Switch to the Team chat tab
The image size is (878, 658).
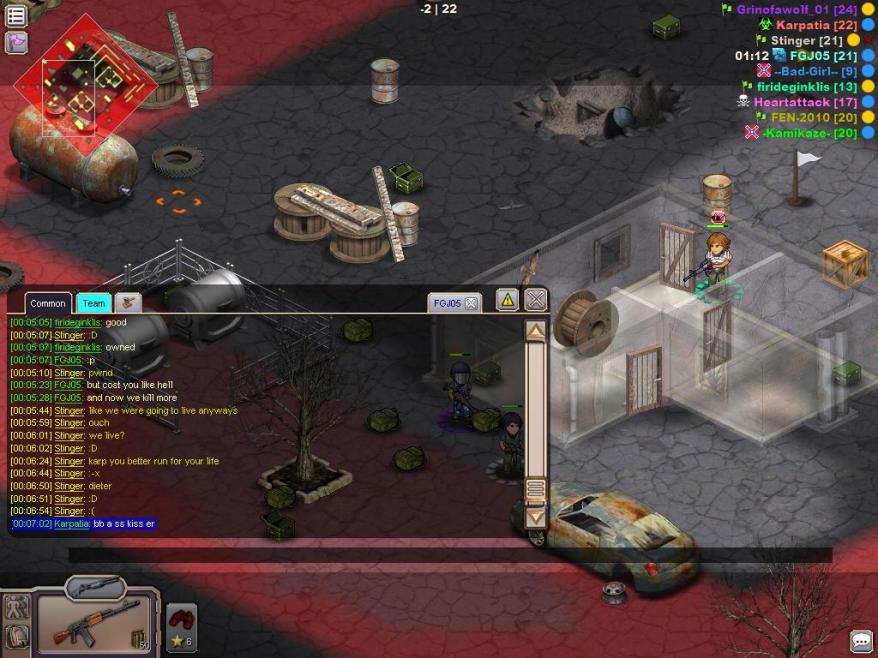pos(94,303)
